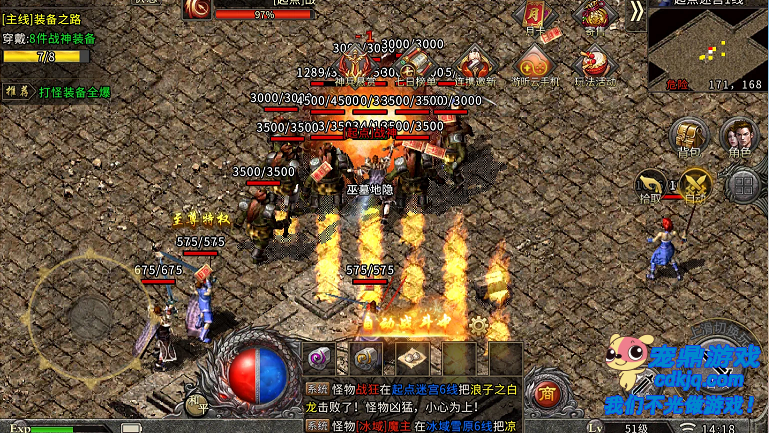
Task: Collapse top icons with the double-arrow button
Action: click(637, 11)
